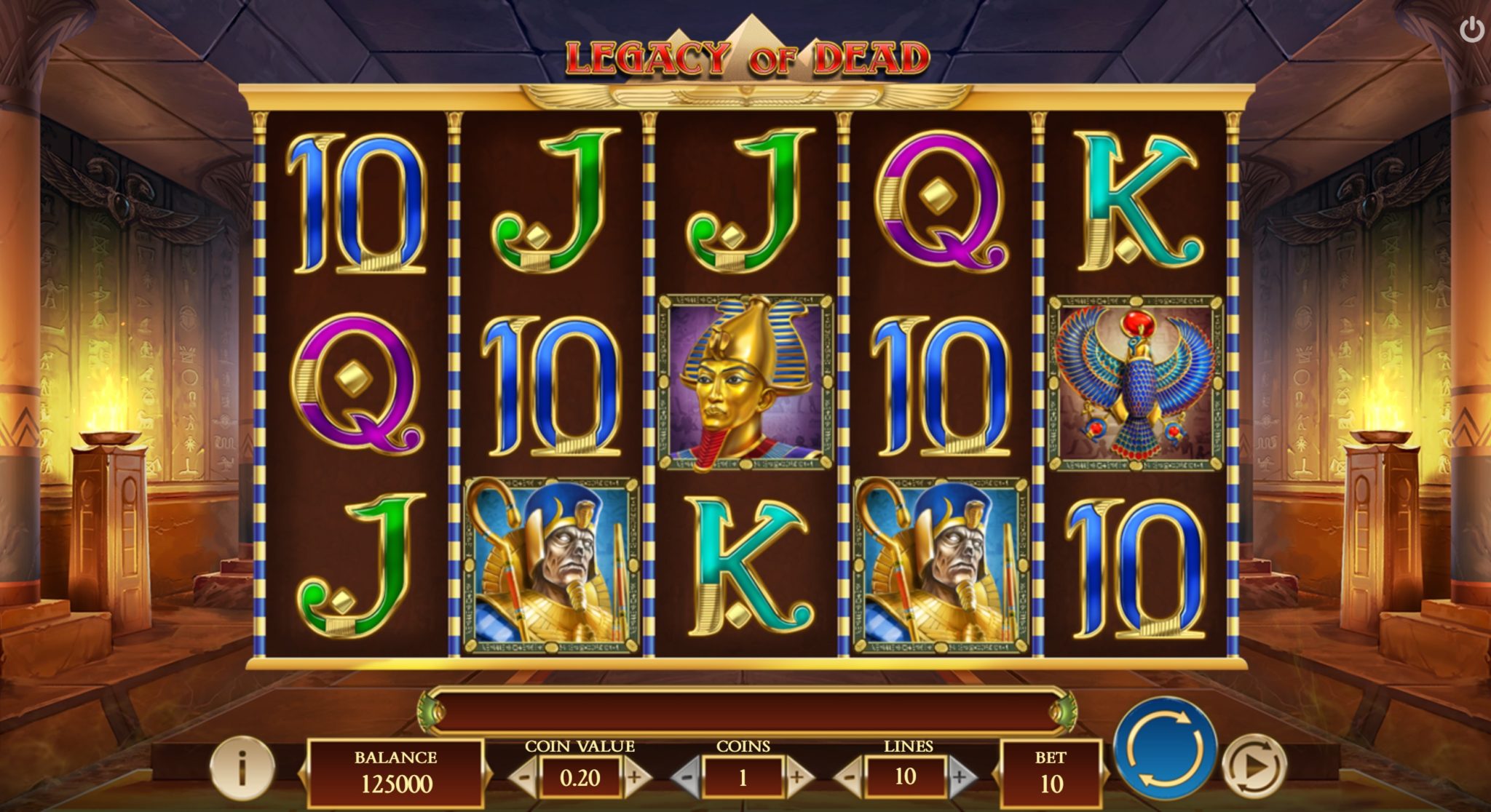Screen dimensions: 1491x812
Task: Reduce the number of coins
Action: point(685,777)
